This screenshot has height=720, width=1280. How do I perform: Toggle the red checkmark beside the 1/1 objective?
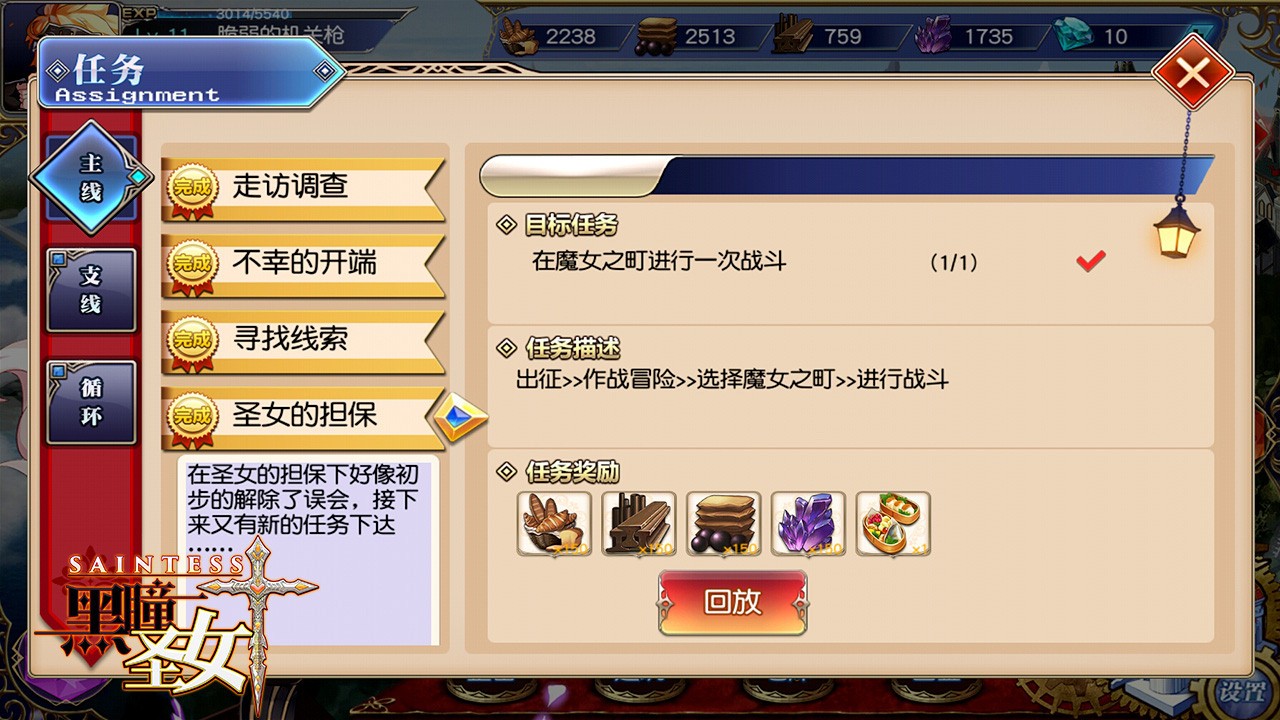1091,260
